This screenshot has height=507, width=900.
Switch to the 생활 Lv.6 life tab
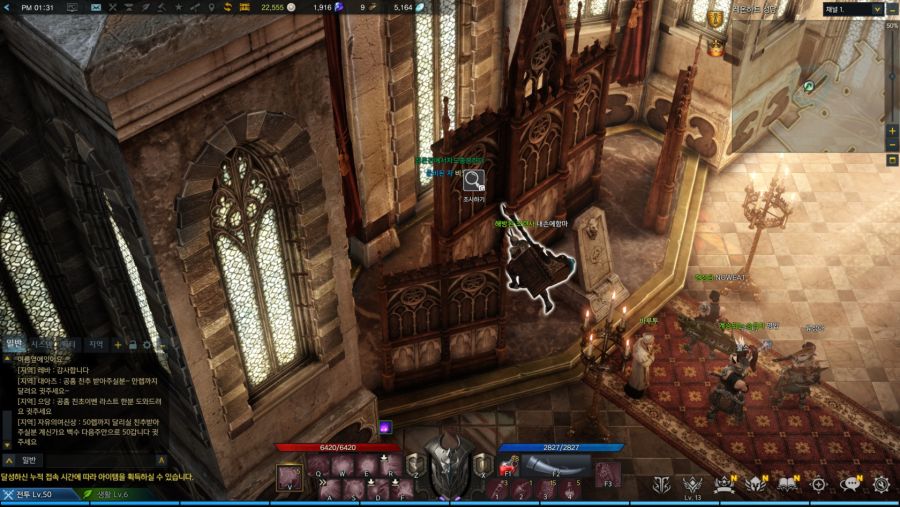[x=107, y=494]
